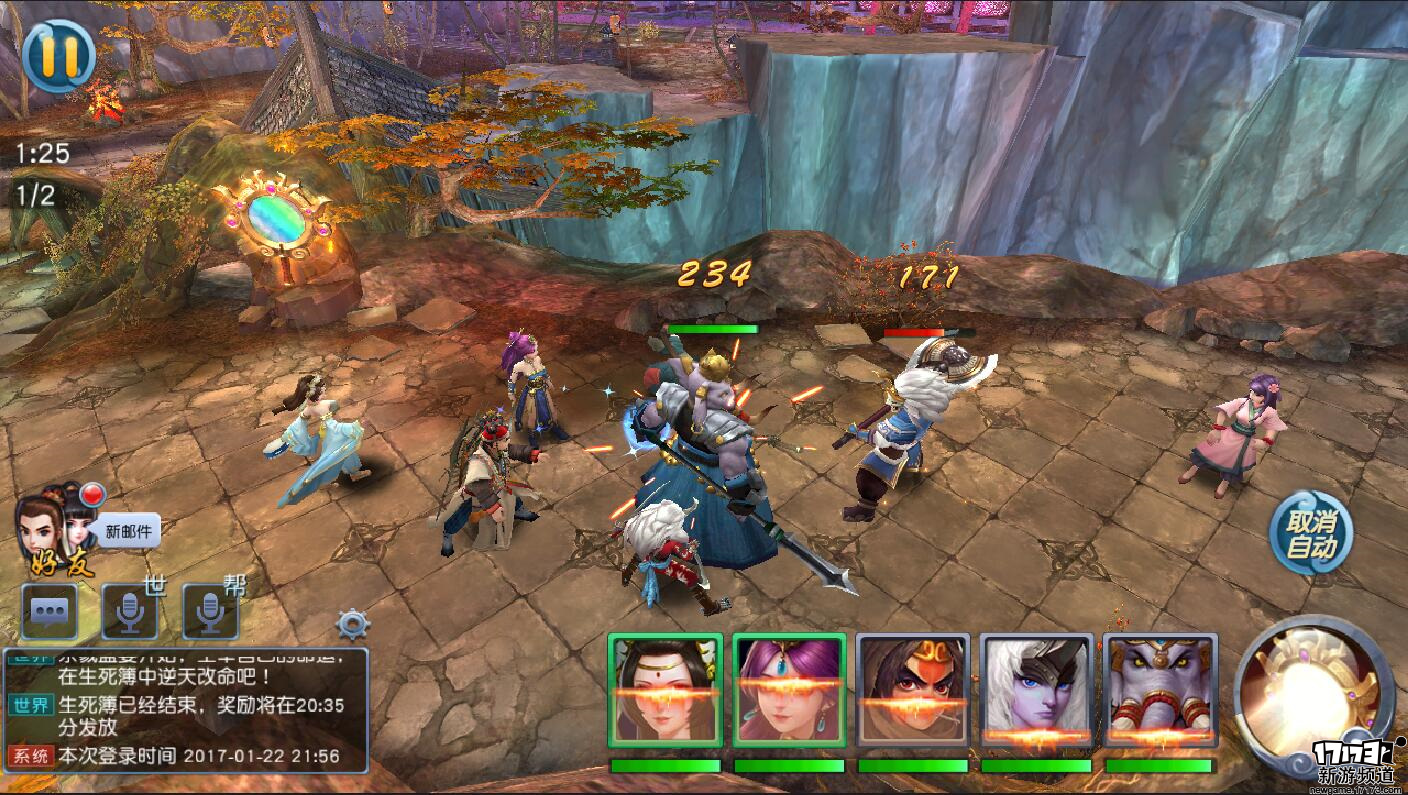1408x795 pixels.
Task: Open the chat message log box
Action: pyautogui.click(x=186, y=710)
